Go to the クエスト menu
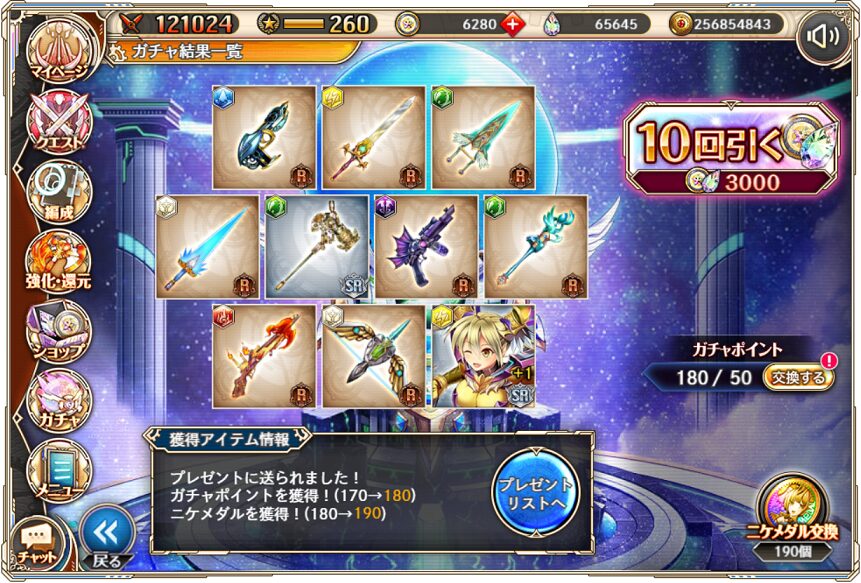Screen dimensions: 861x583 (59, 124)
